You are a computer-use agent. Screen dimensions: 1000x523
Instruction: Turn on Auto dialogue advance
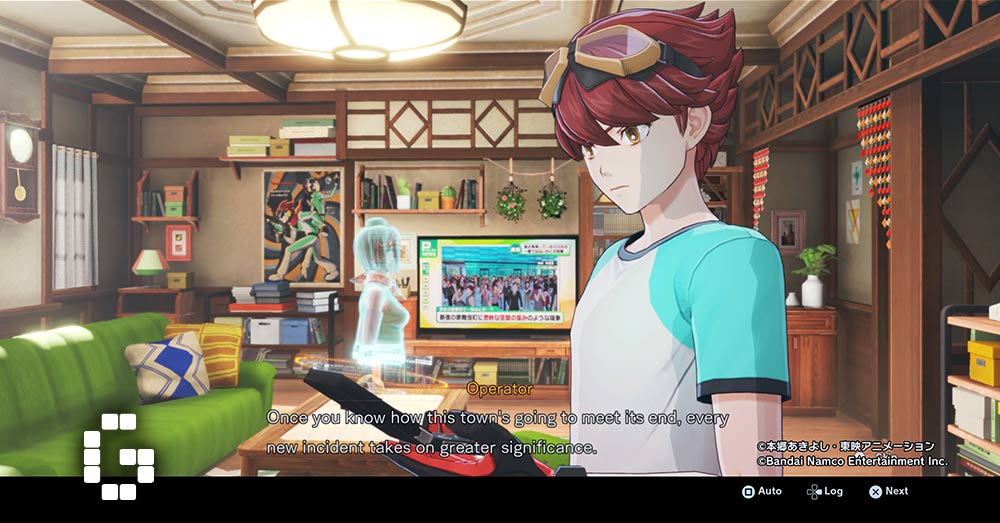coord(761,491)
